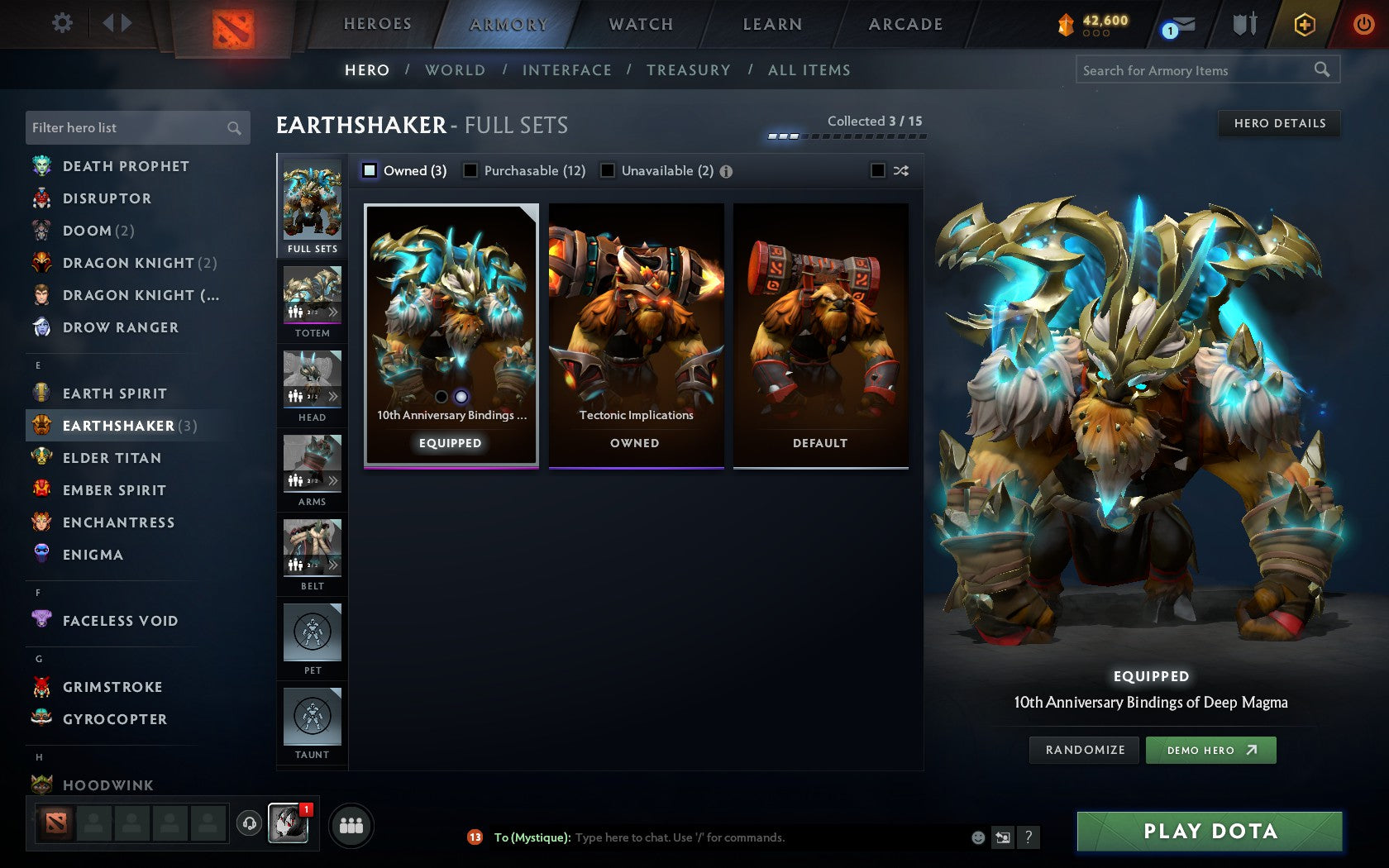Expand the ARMS slot items chevron
This screenshot has width=1389, height=868.
click(334, 480)
